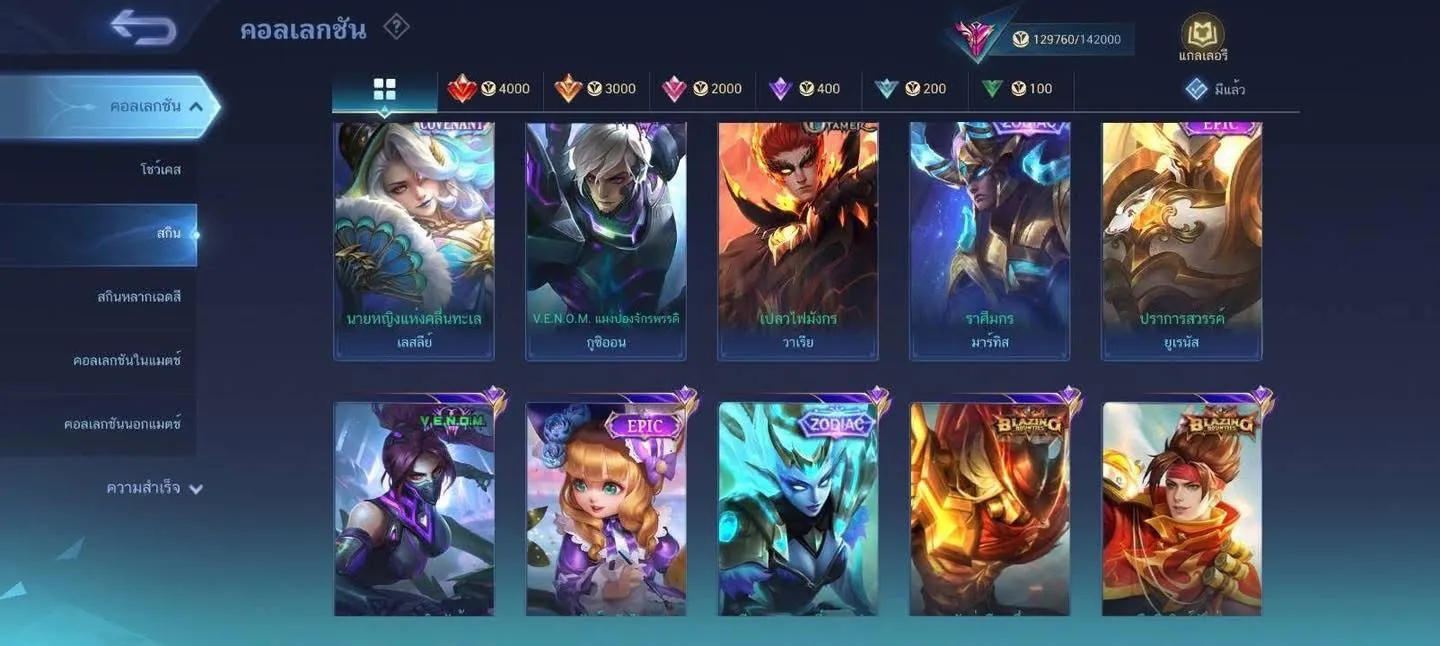The image size is (1440, 646).
Task: Open the โชว์เคส showcase menu entry
Action: click(160, 169)
